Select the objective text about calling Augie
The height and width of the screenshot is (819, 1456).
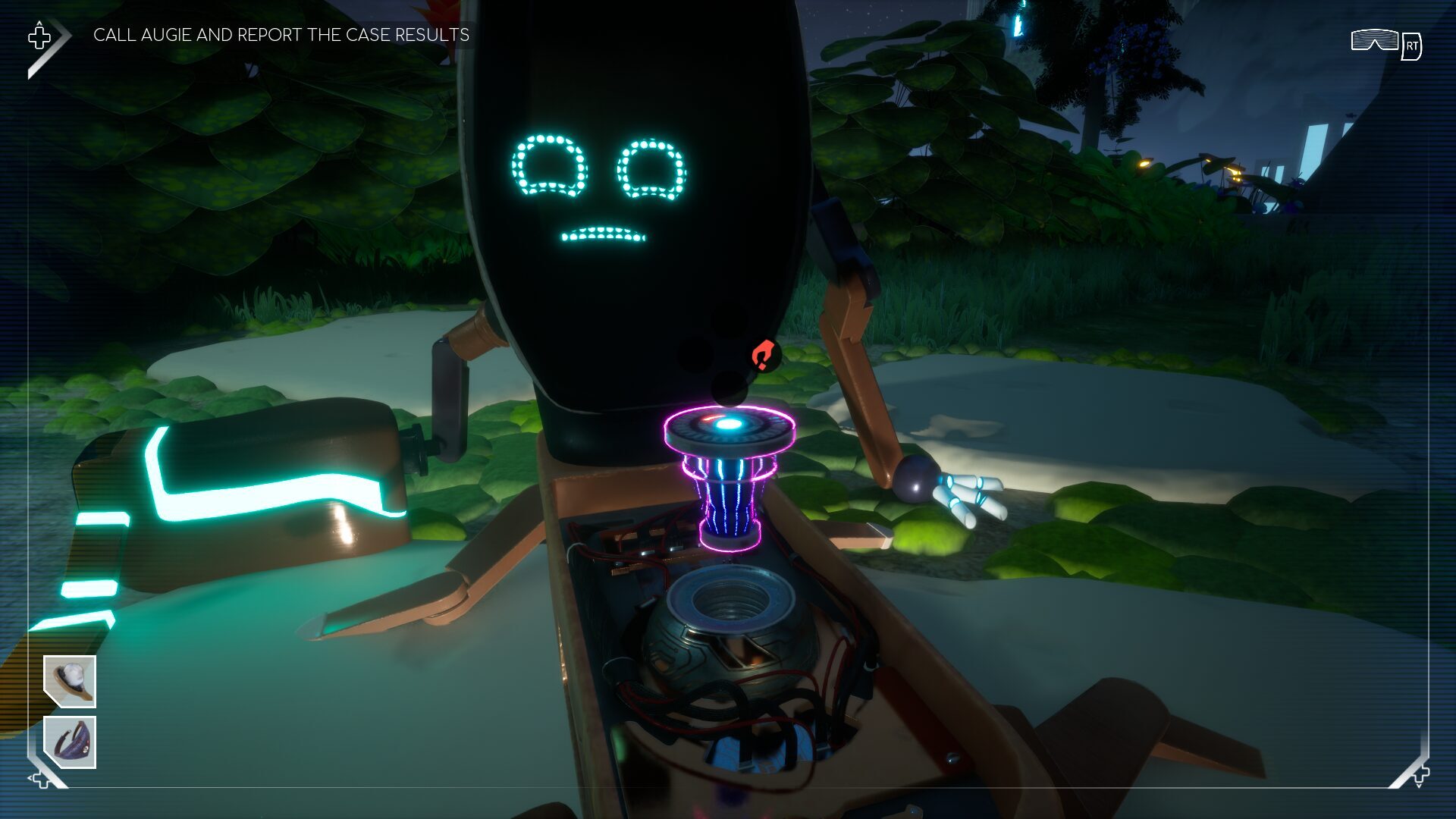pyautogui.click(x=281, y=35)
